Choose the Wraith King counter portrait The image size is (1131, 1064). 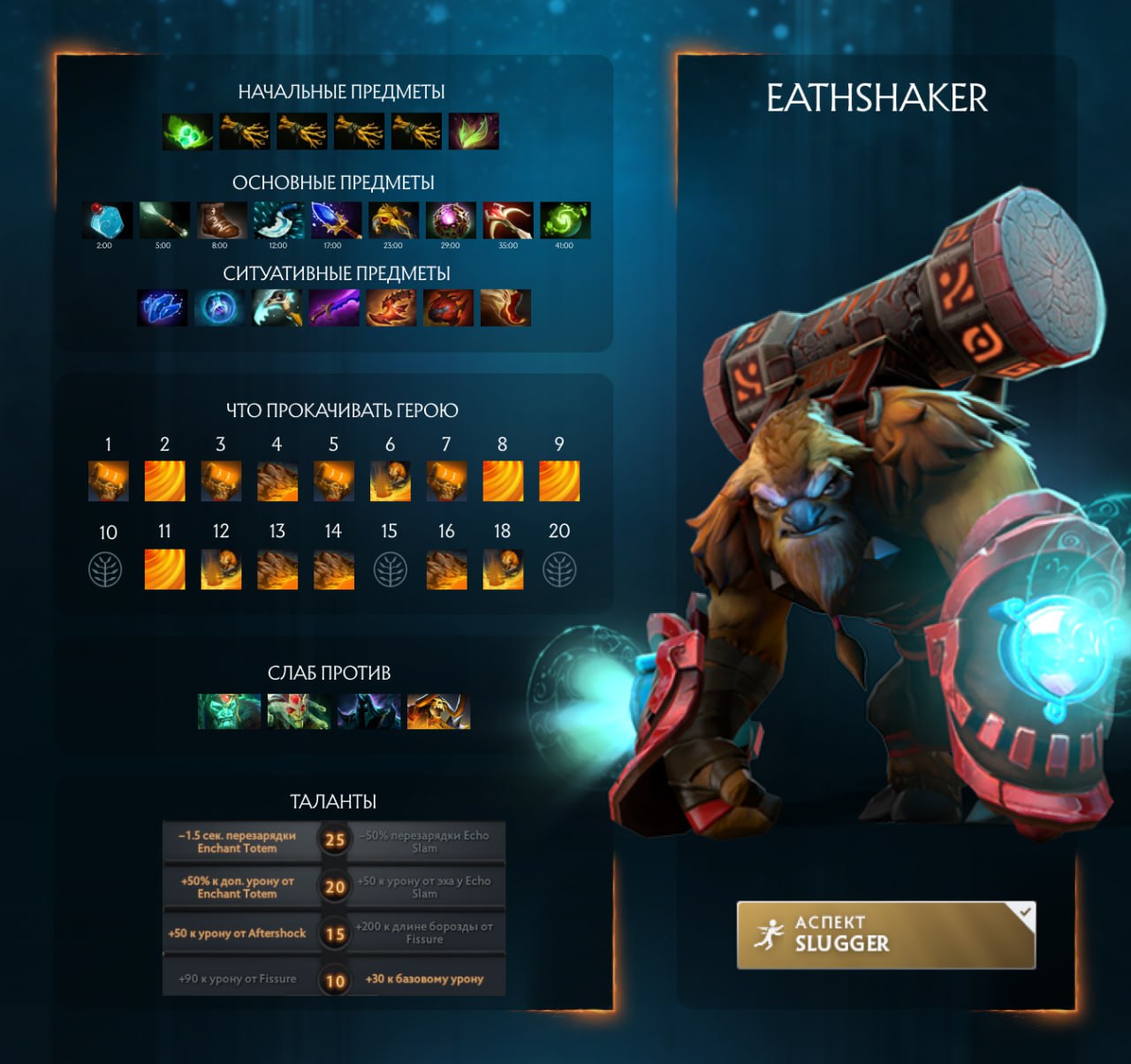pyautogui.click(x=230, y=711)
